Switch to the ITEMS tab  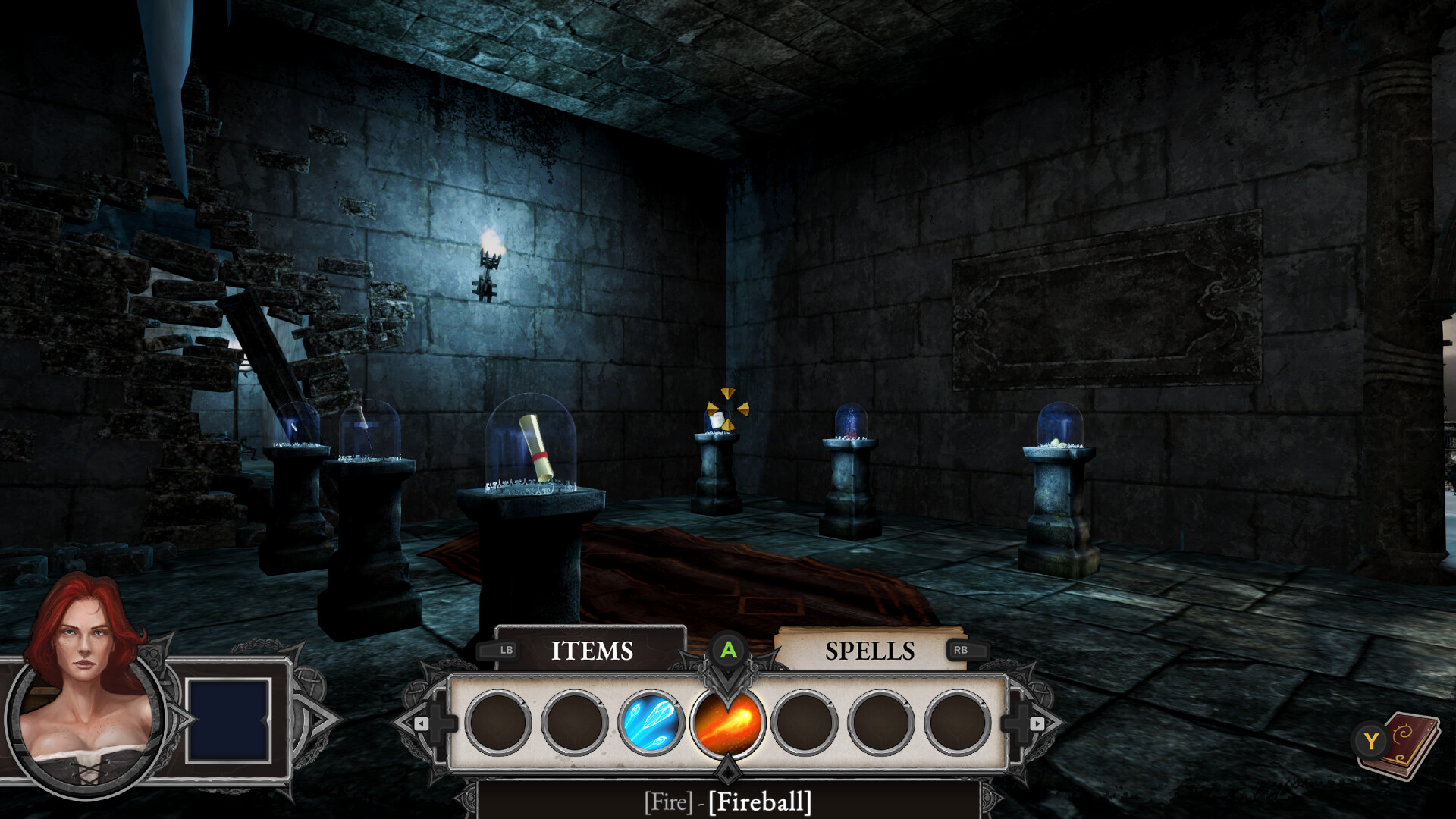(594, 651)
